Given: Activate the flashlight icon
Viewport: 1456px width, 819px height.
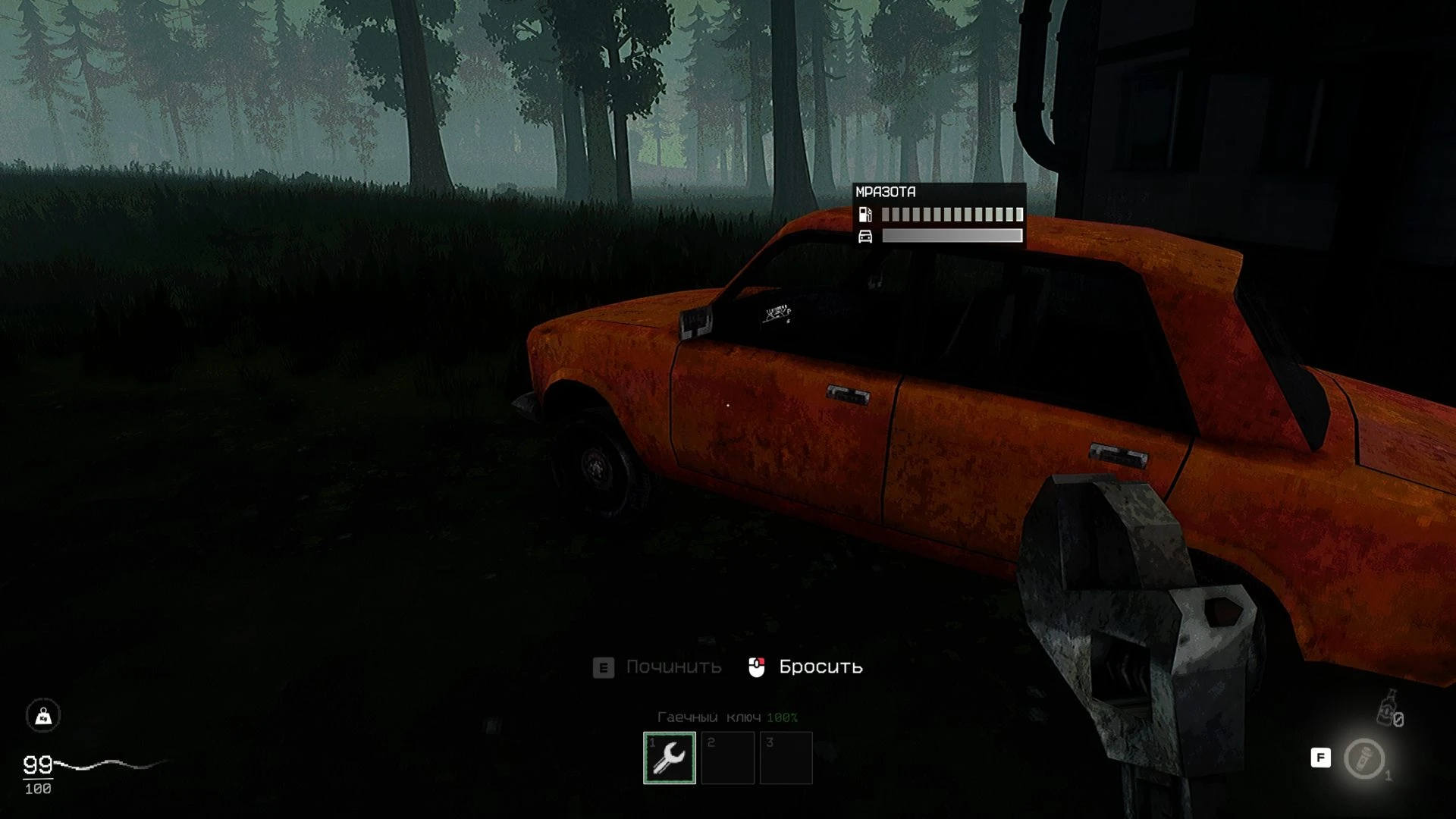Looking at the screenshot, I should 1364,758.
